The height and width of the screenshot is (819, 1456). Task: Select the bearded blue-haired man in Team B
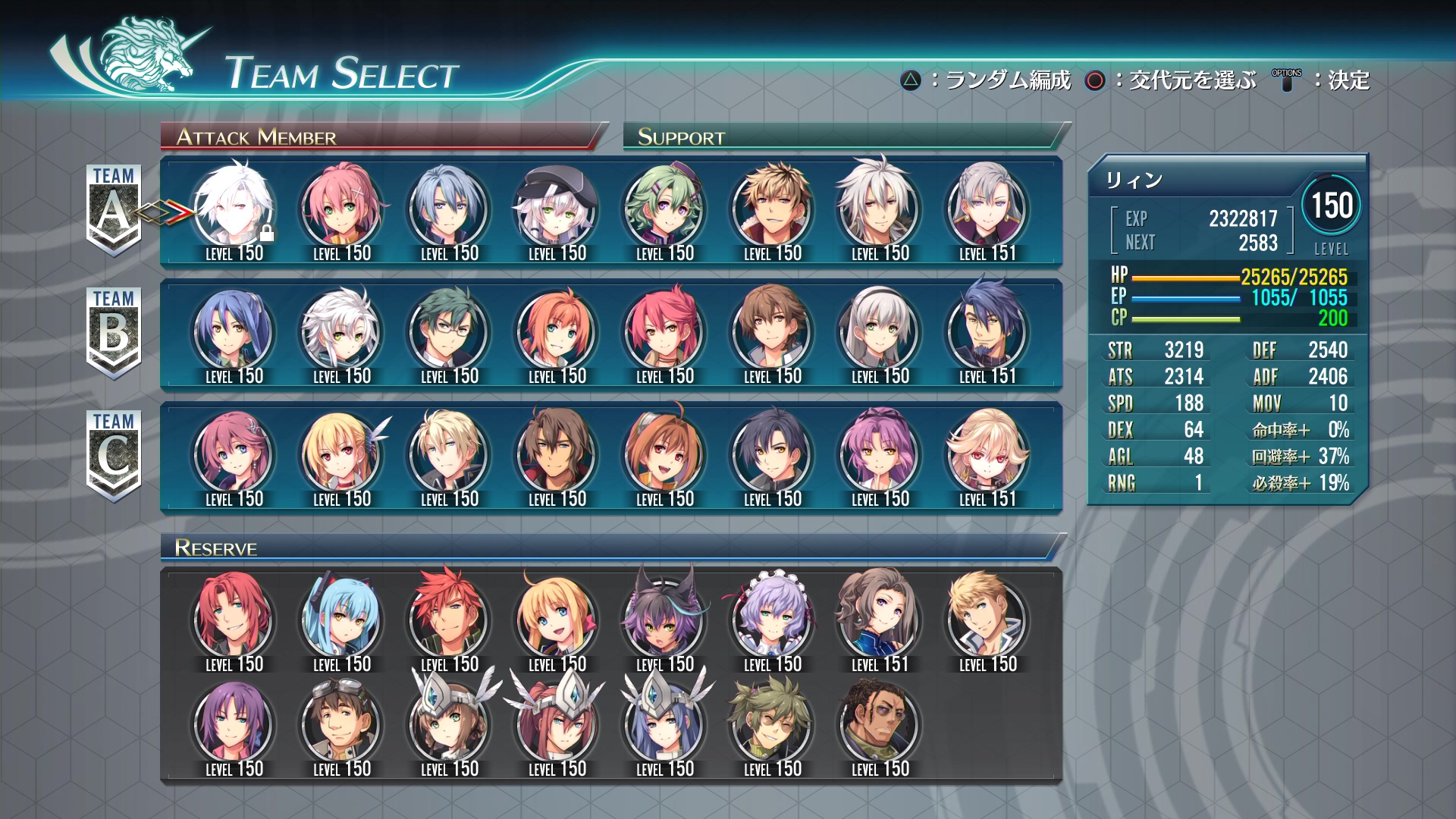click(x=988, y=331)
